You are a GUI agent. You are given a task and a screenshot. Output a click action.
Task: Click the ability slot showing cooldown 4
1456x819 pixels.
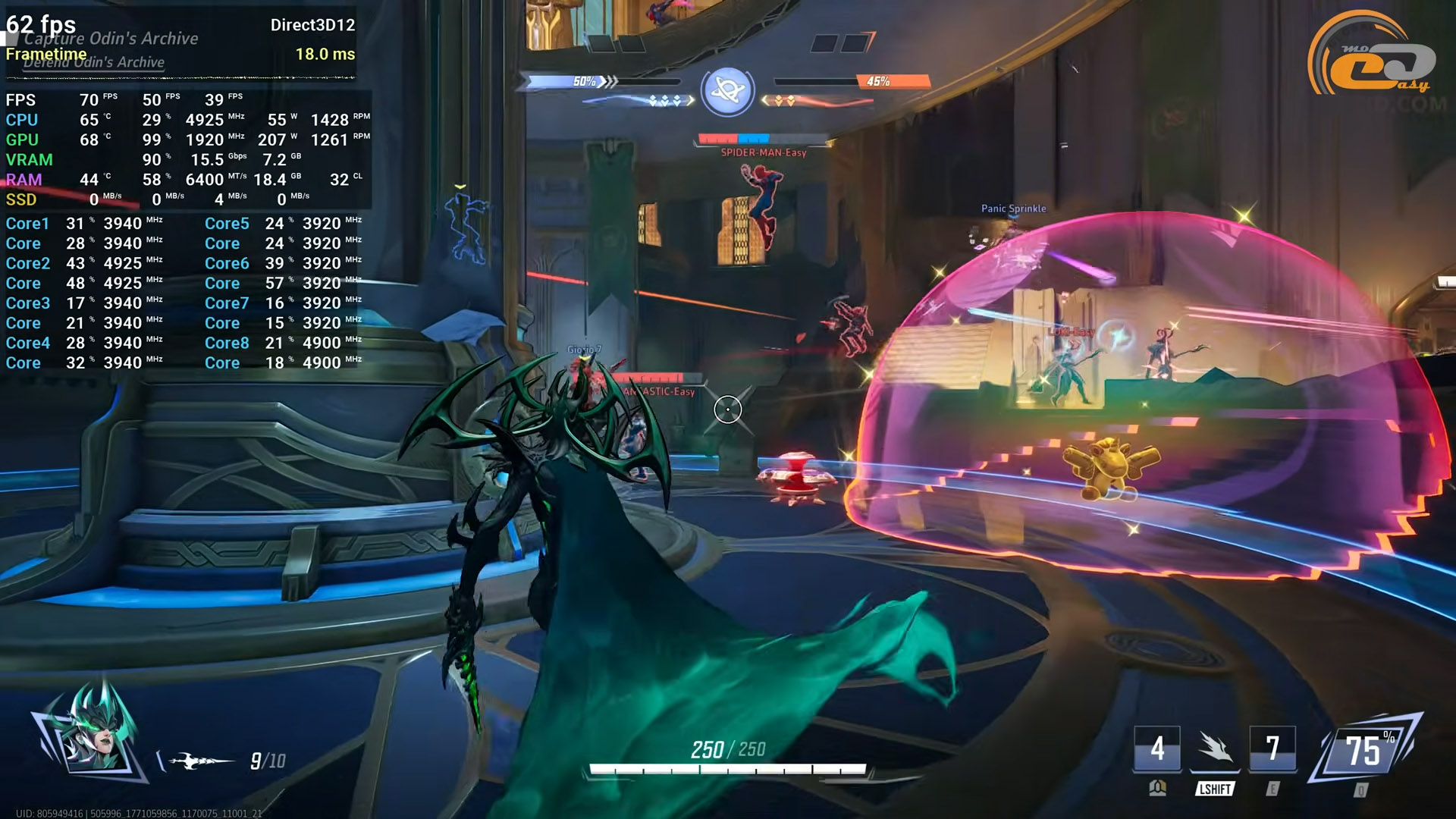tap(1156, 749)
